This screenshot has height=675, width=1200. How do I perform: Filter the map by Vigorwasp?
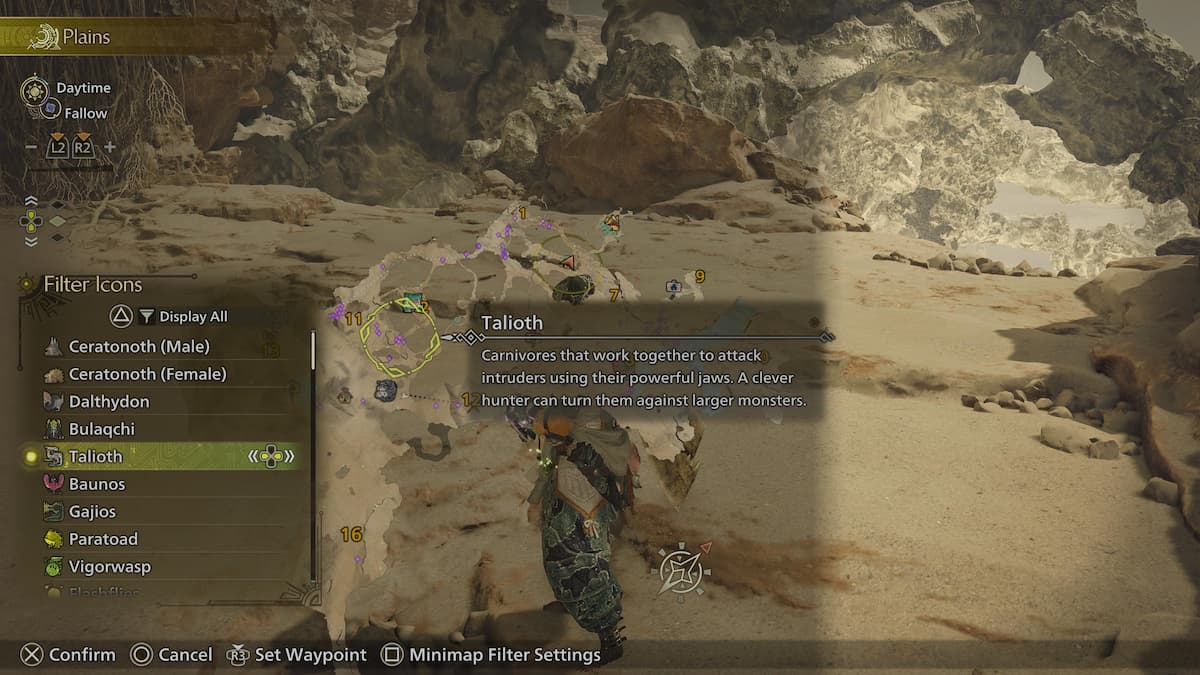tap(110, 566)
